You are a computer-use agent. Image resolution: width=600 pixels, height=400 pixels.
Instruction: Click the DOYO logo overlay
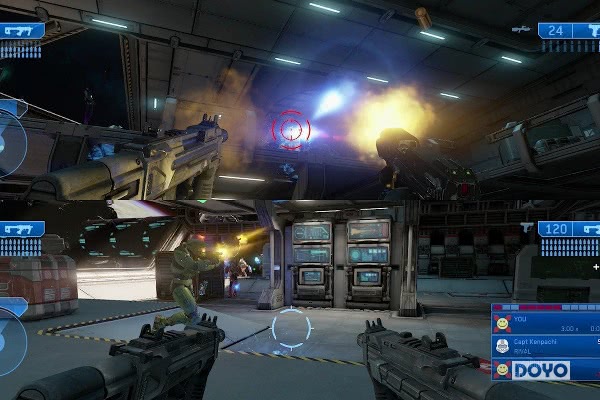tap(541, 370)
